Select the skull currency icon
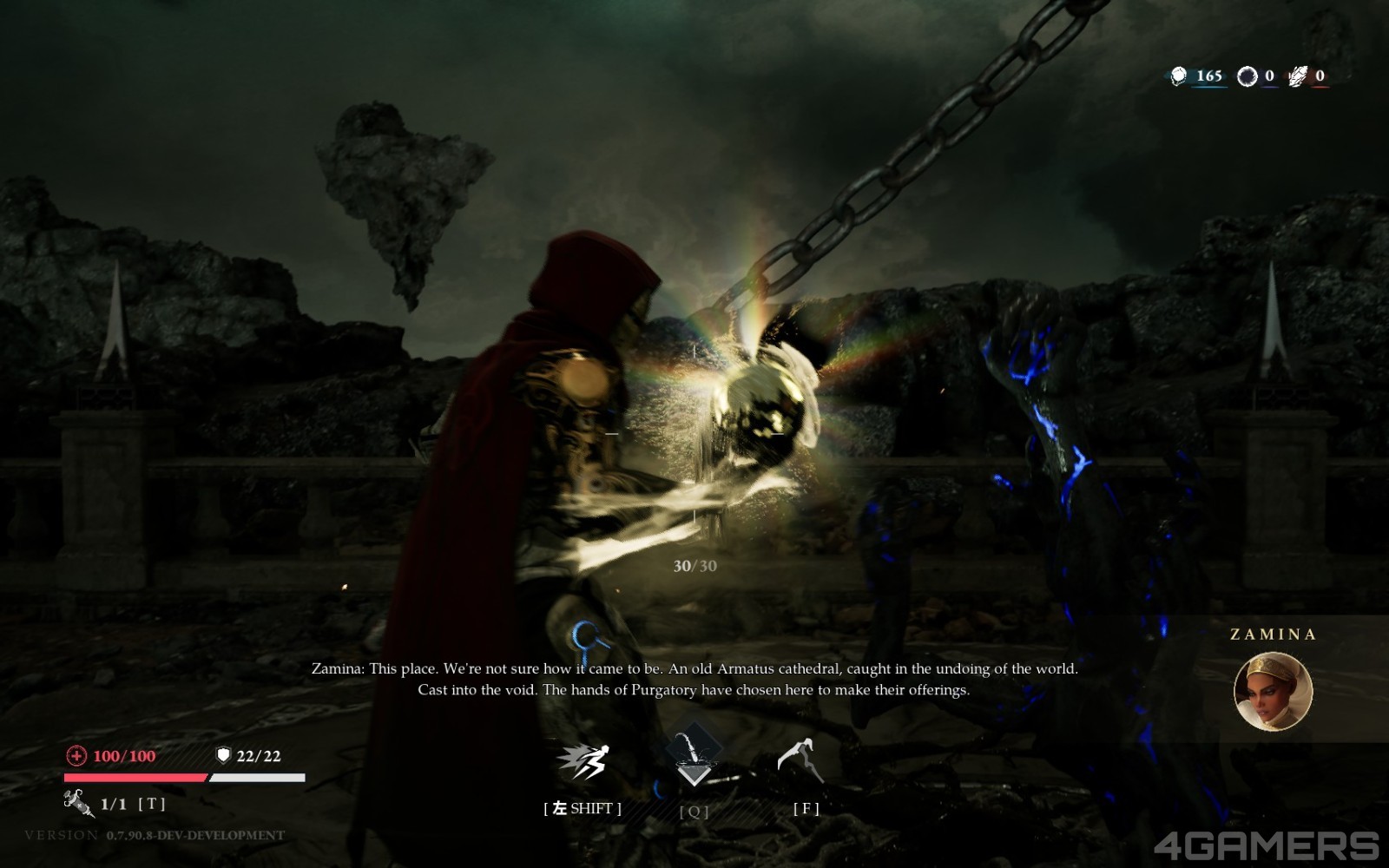The image size is (1389, 868). click(x=1178, y=76)
